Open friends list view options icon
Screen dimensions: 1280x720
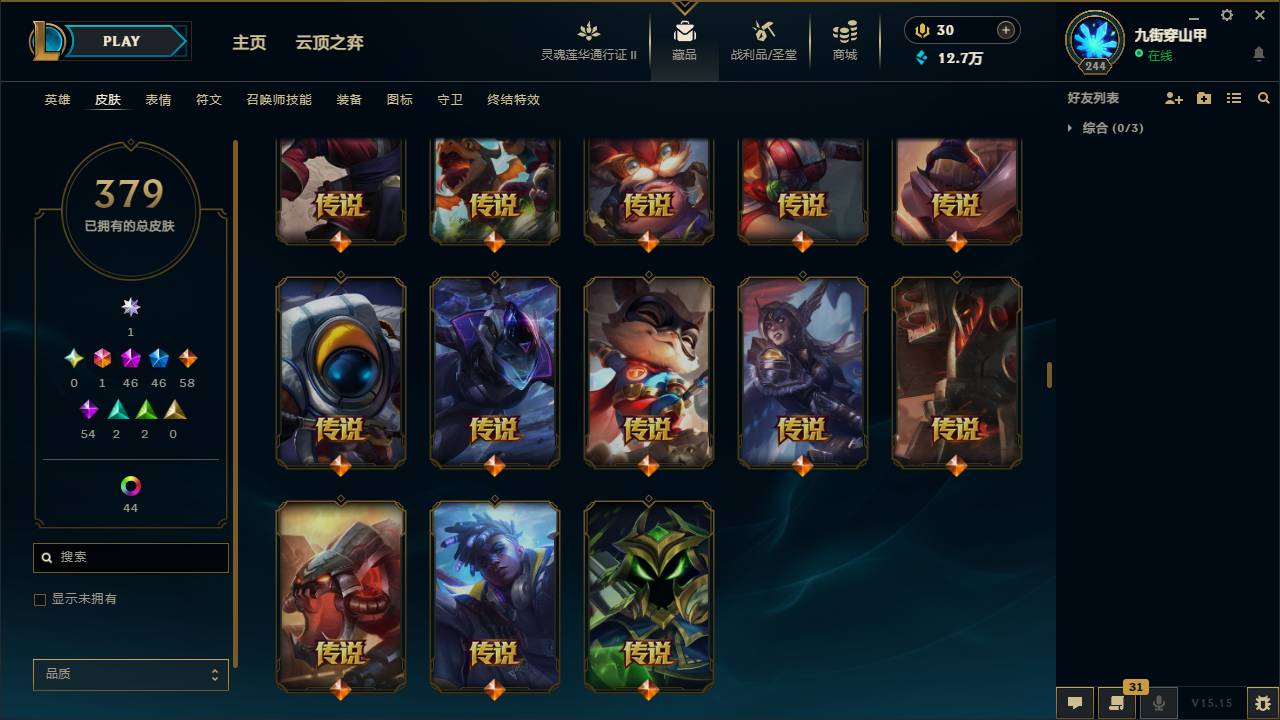[x=1233, y=97]
